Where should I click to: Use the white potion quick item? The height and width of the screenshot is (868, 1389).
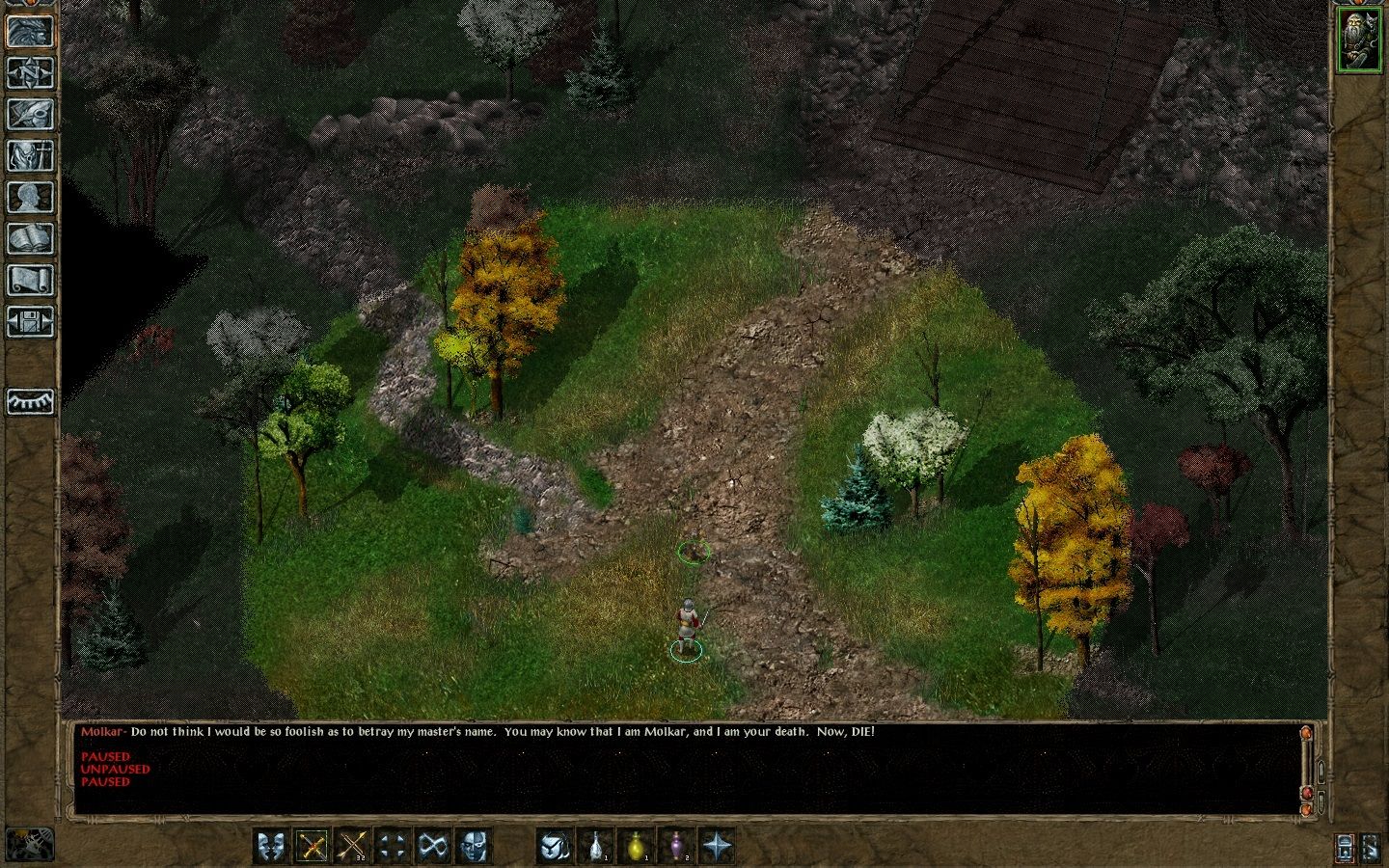pos(598,847)
